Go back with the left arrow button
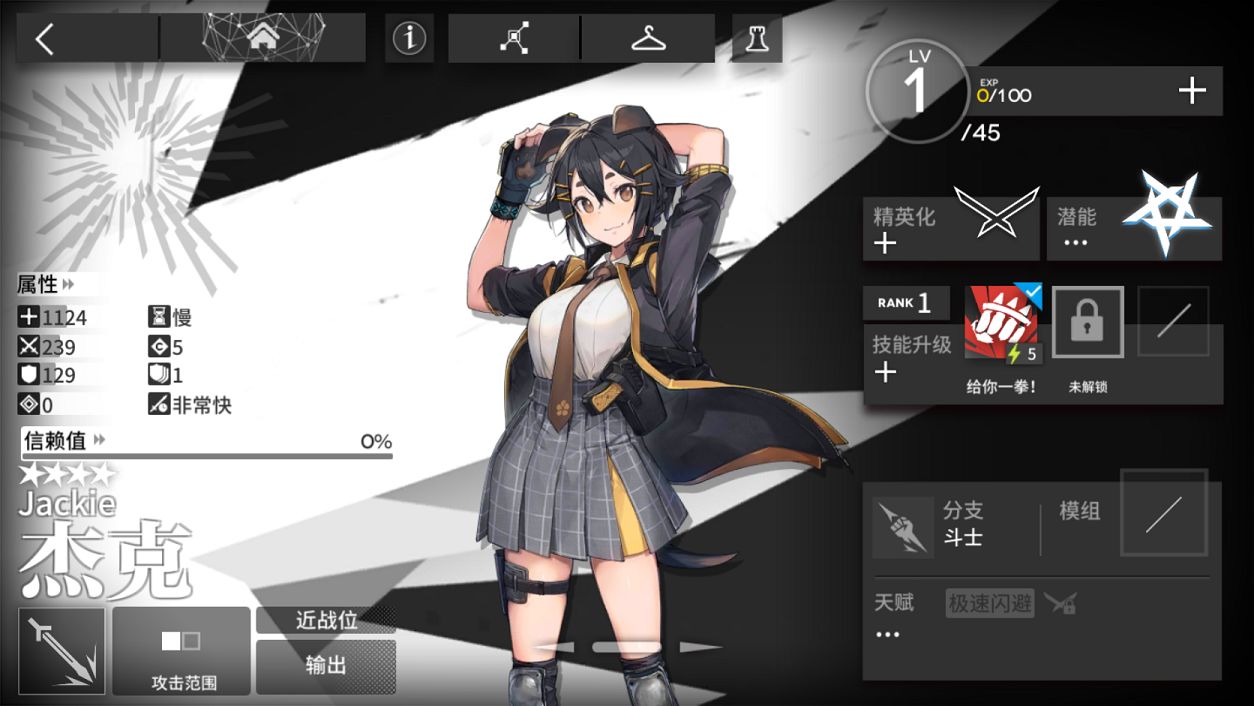Viewport: 1254px width, 706px height. click(x=45, y=39)
